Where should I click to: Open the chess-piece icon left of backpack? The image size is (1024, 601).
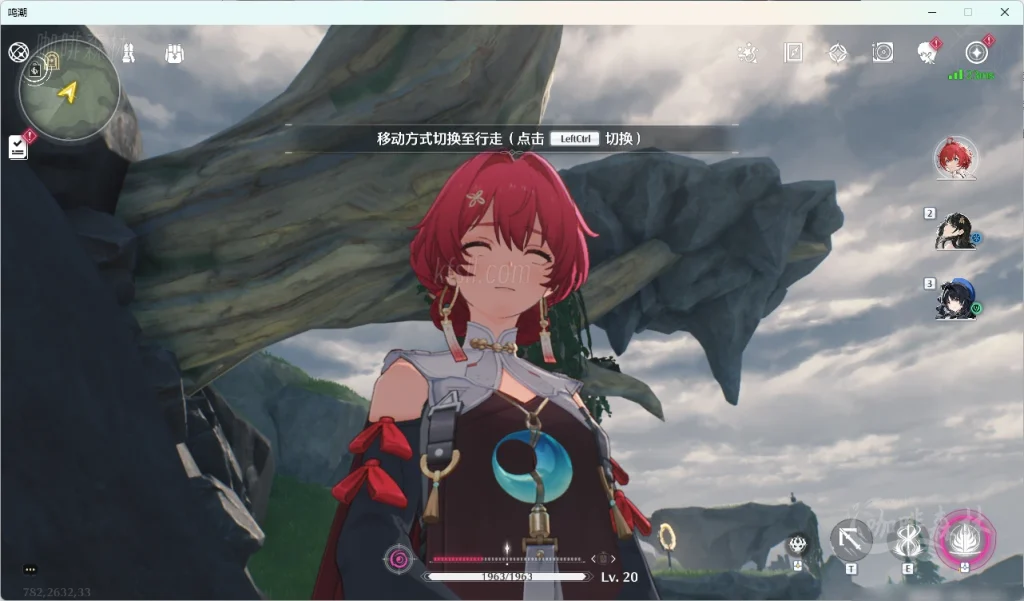(128, 53)
